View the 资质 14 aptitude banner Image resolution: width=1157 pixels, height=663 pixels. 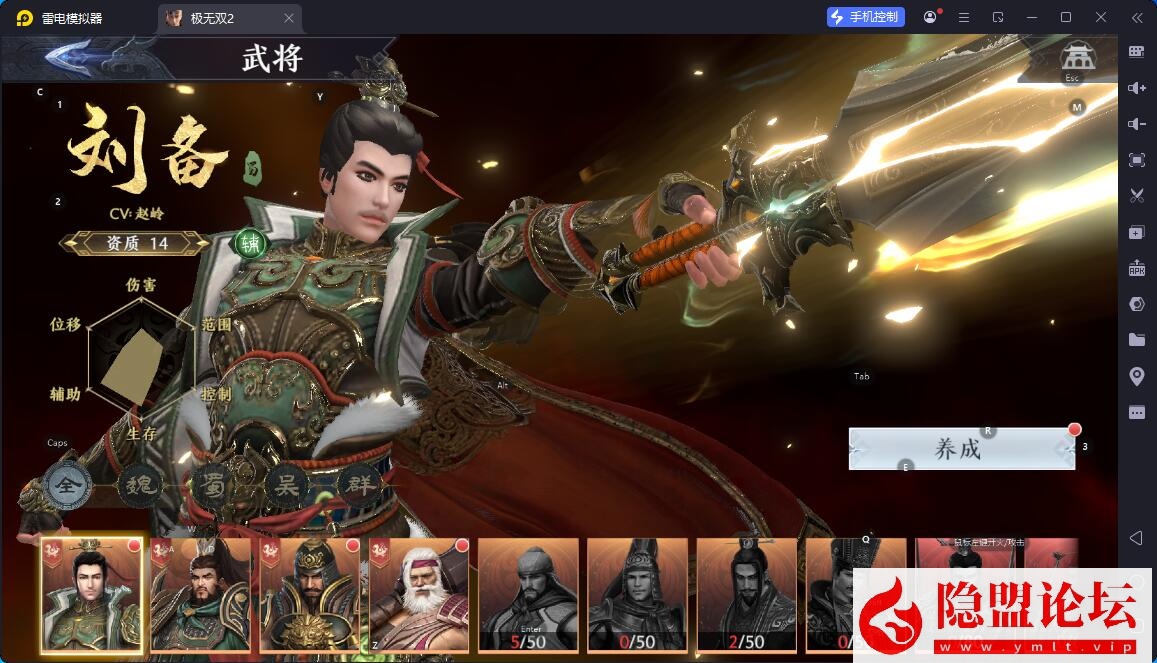click(136, 243)
